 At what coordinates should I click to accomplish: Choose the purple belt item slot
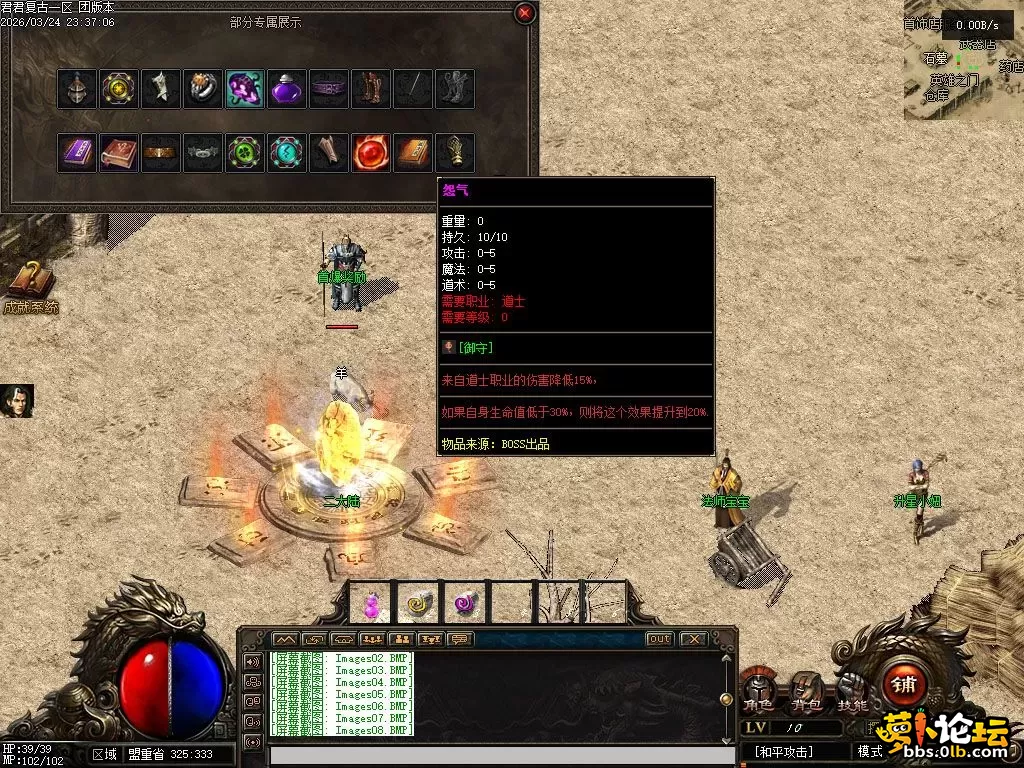pyautogui.click(x=329, y=89)
